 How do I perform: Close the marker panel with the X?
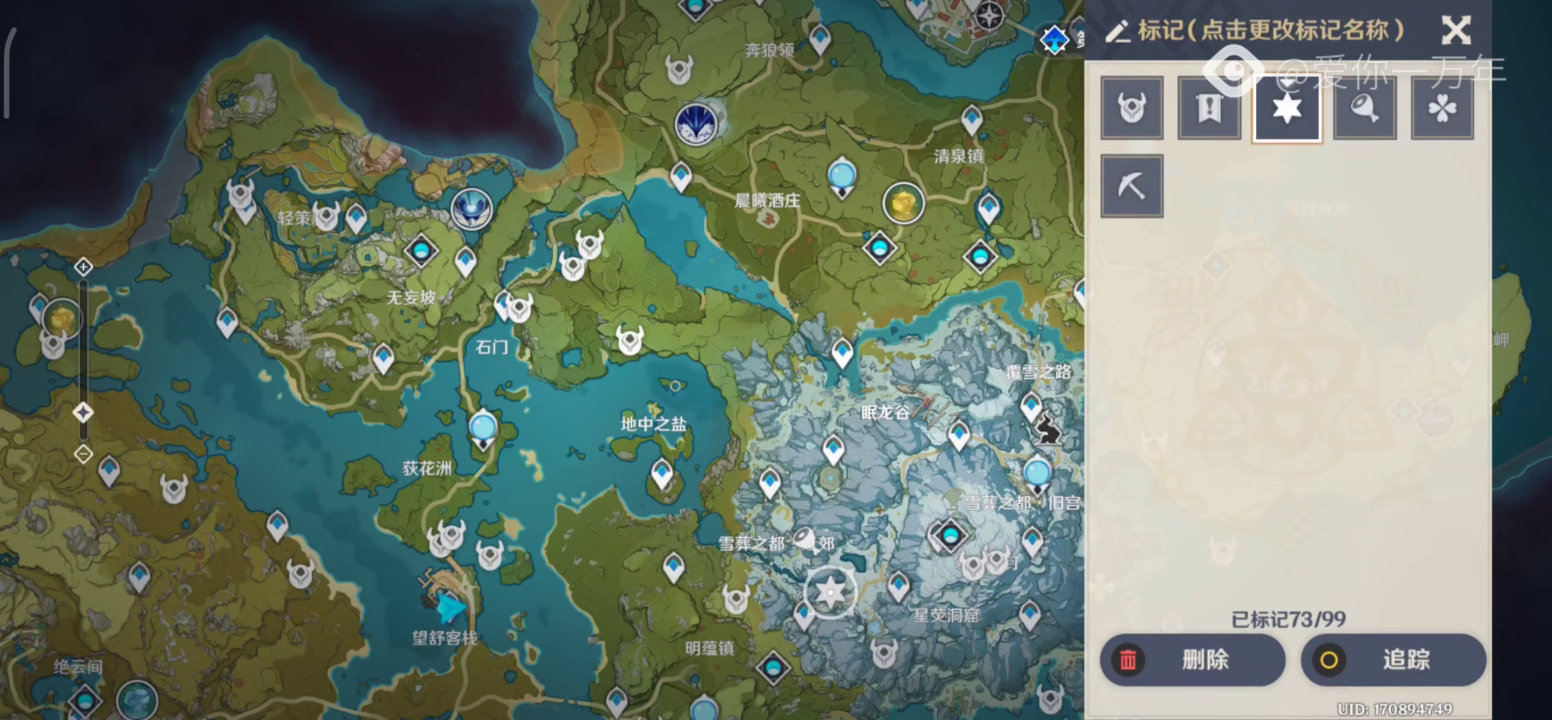click(x=1456, y=31)
